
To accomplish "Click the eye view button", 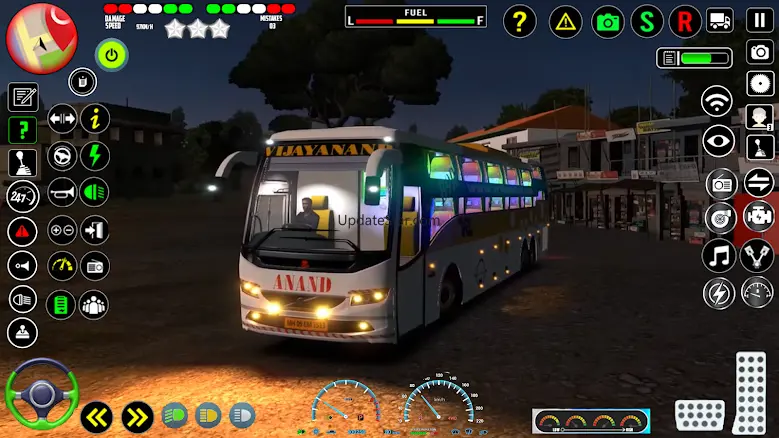I will [x=717, y=142].
